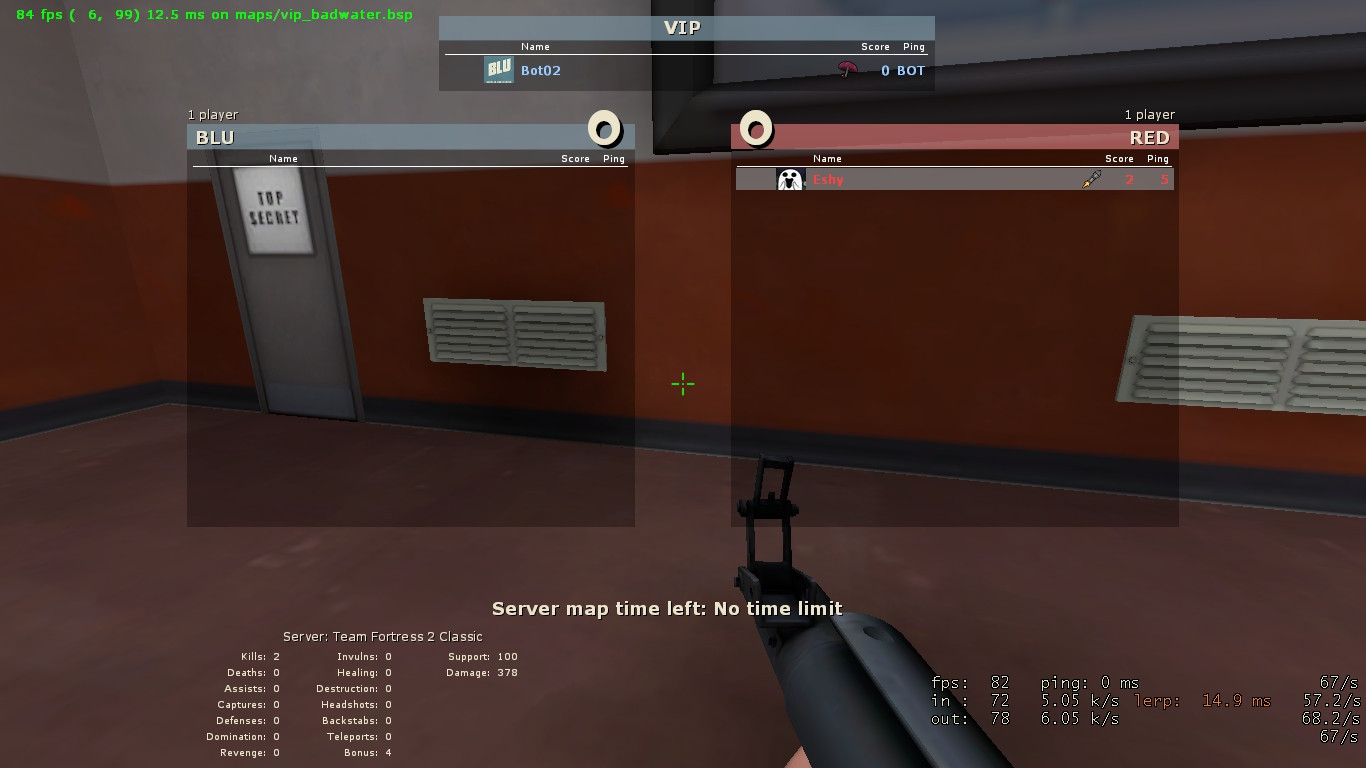Screen dimensions: 1366x768
Task: Click the Ping column header on the RED panel
Action: pyautogui.click(x=1158, y=158)
